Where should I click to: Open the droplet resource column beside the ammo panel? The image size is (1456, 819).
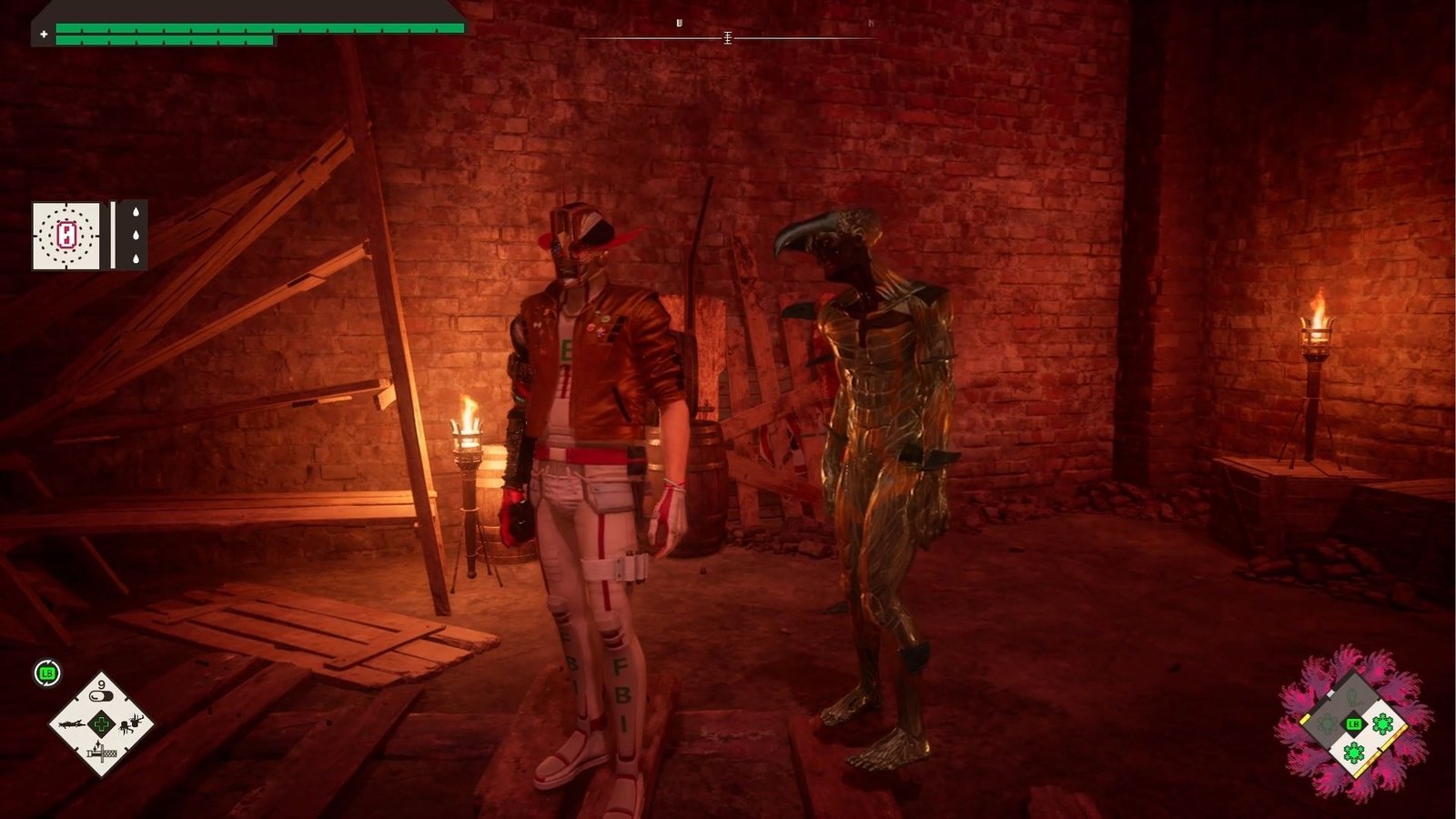click(x=136, y=234)
